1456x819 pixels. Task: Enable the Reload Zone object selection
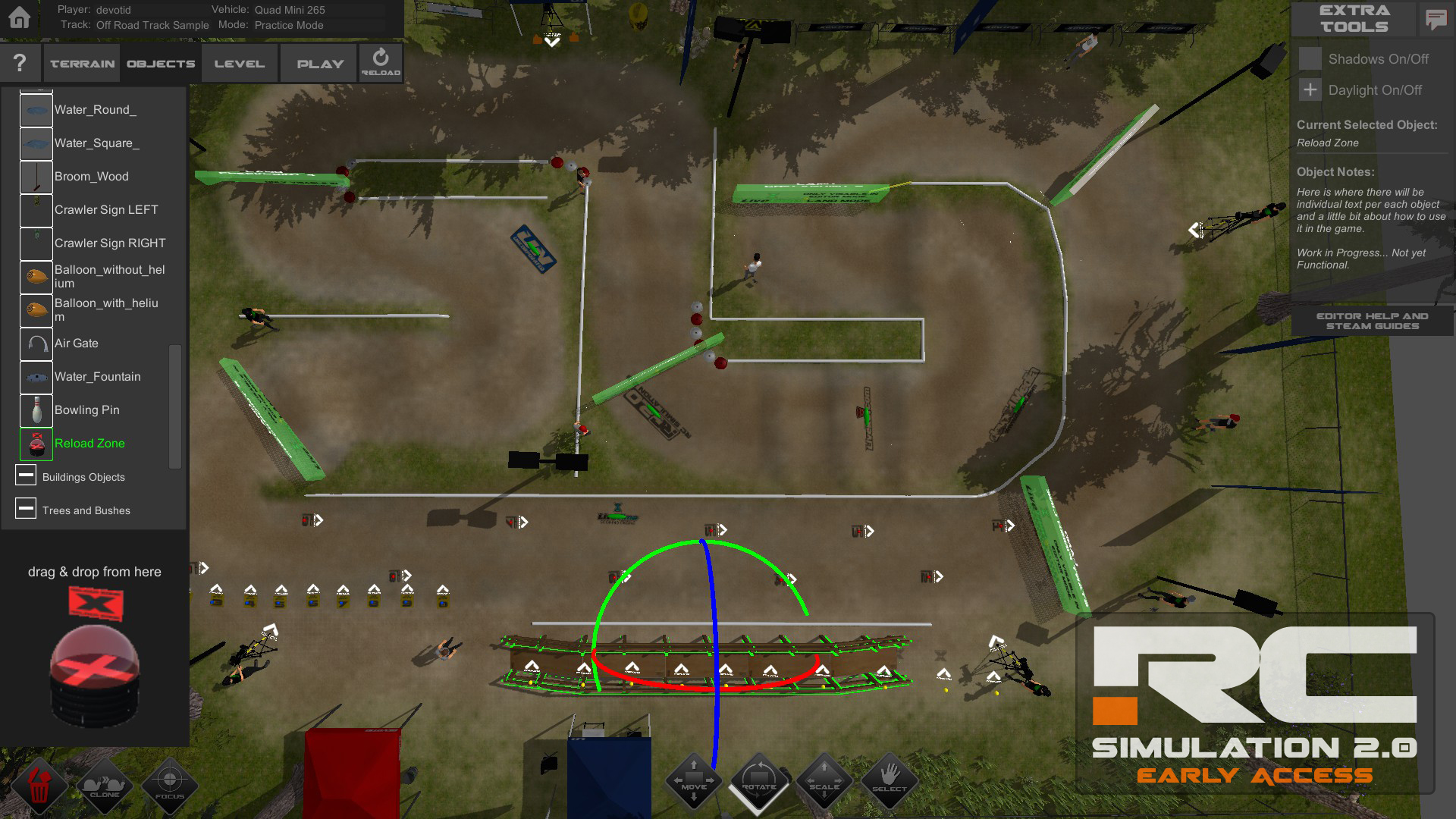[36, 444]
